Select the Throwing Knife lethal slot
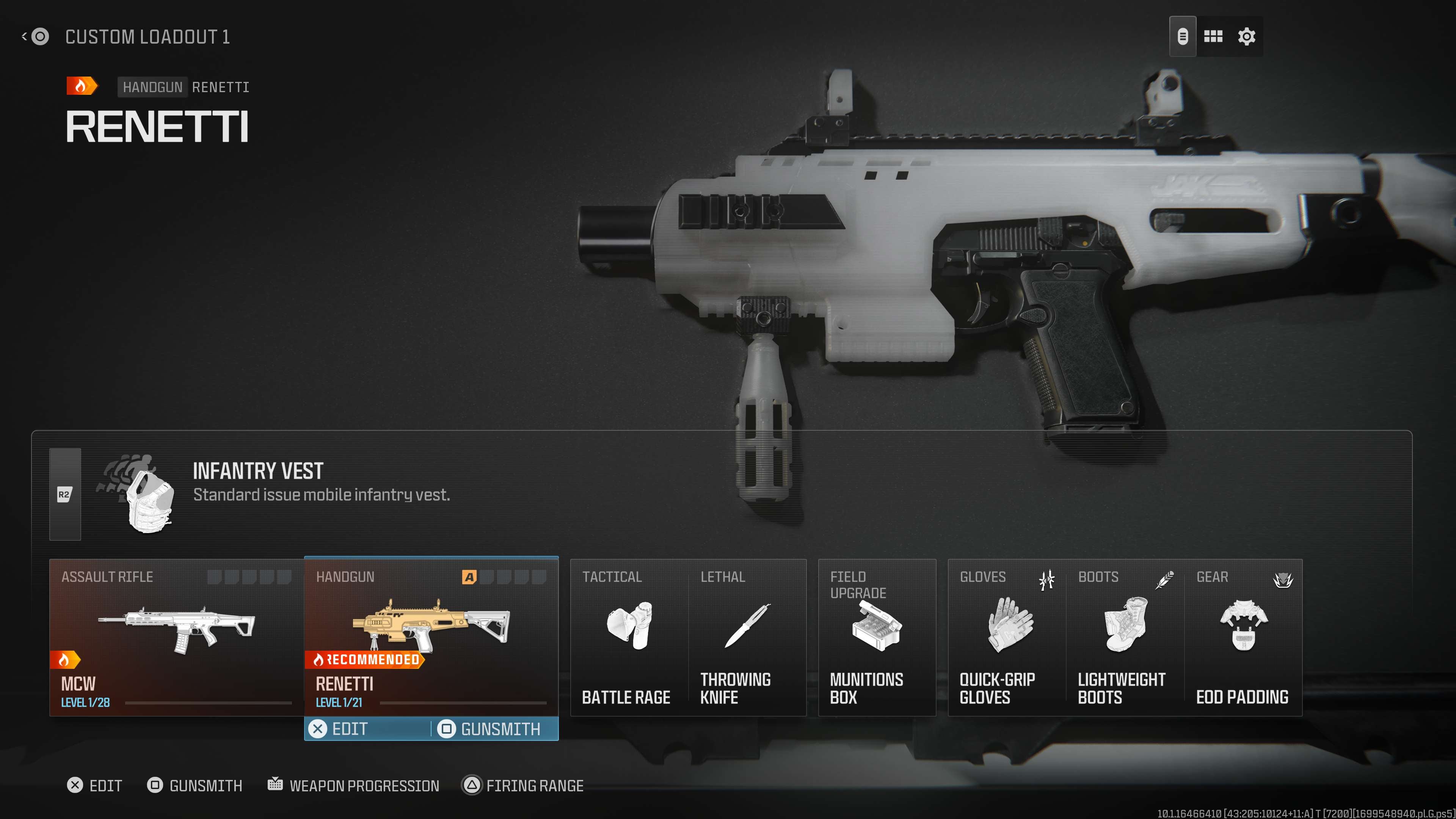 (747, 637)
